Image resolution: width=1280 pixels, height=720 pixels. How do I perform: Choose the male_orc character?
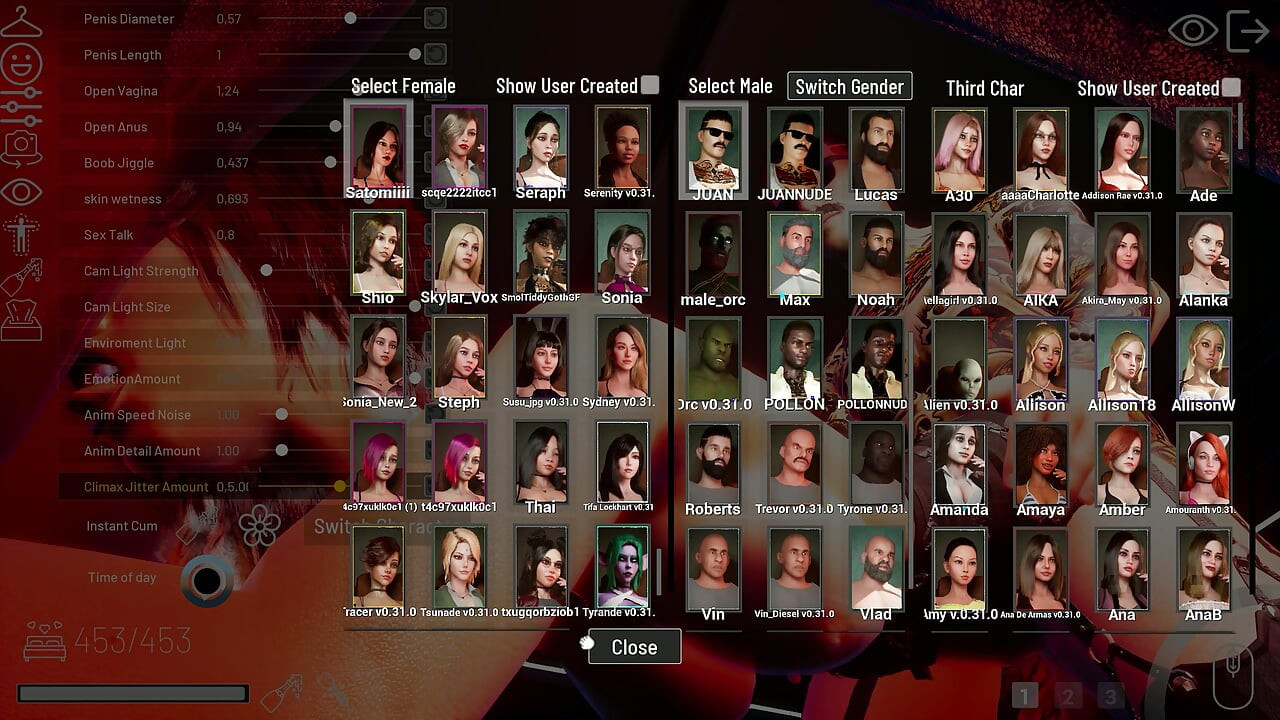[713, 253]
